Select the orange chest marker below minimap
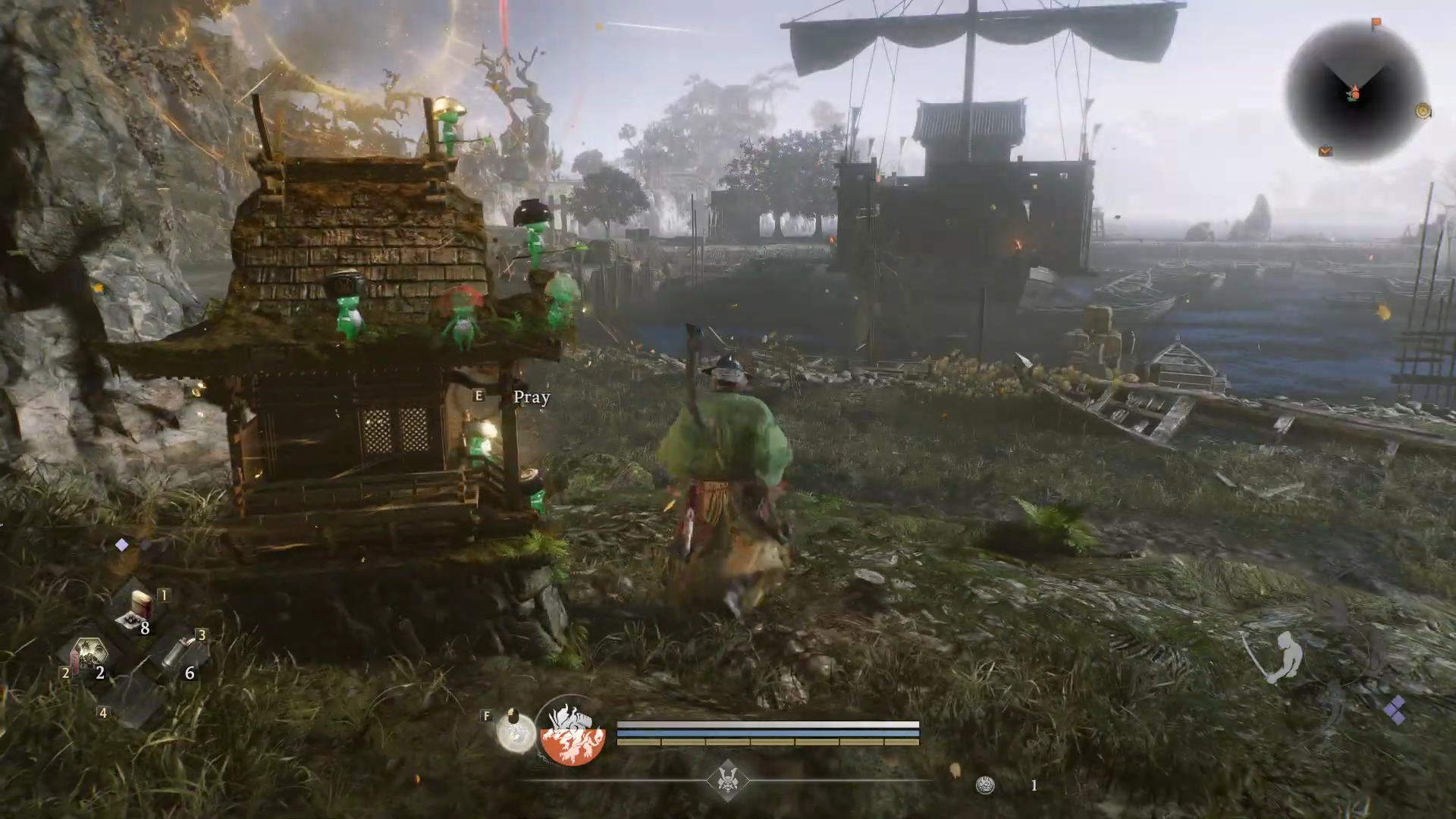 pyautogui.click(x=1326, y=151)
